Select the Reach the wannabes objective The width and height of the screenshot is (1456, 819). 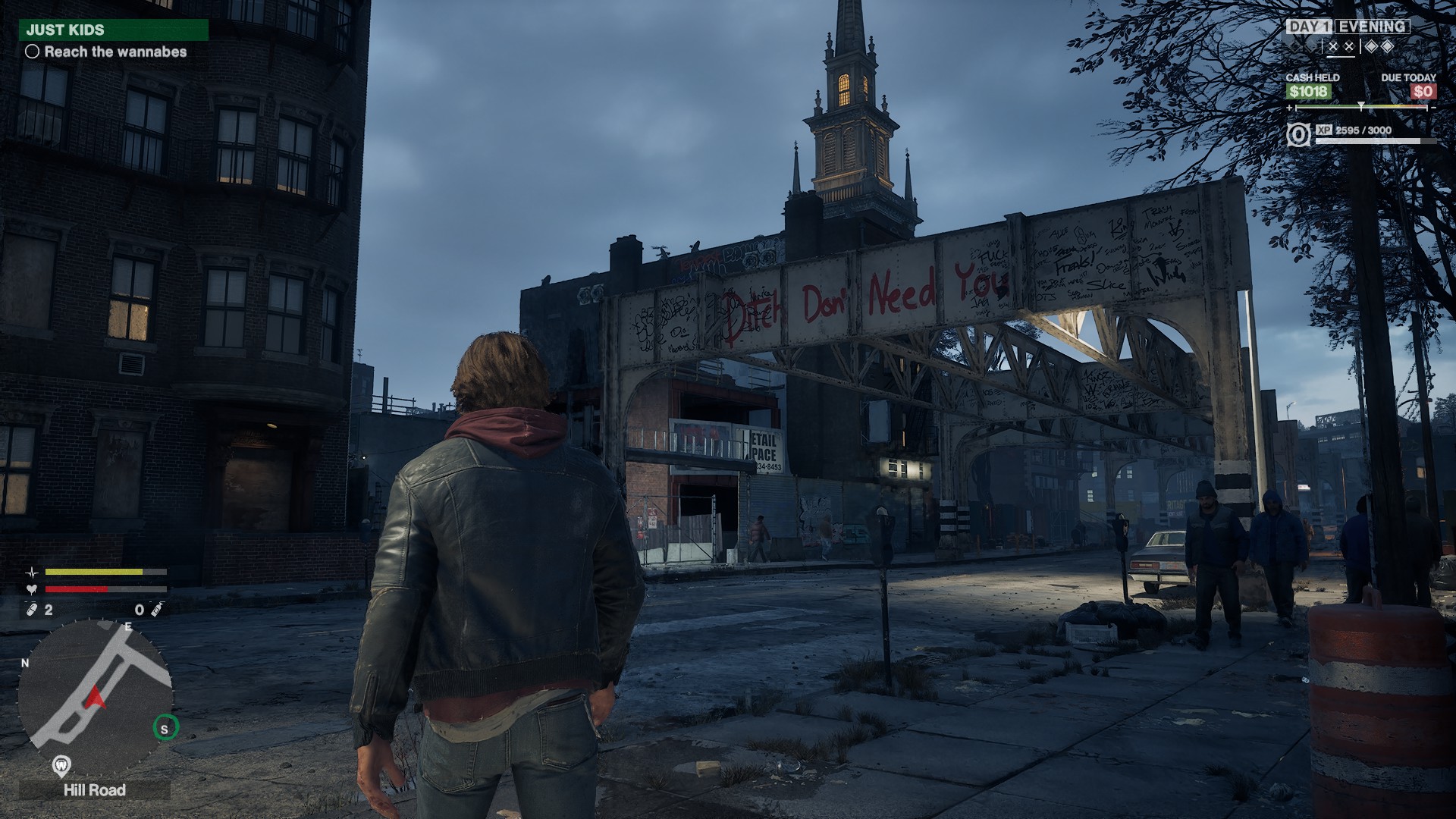pos(107,52)
